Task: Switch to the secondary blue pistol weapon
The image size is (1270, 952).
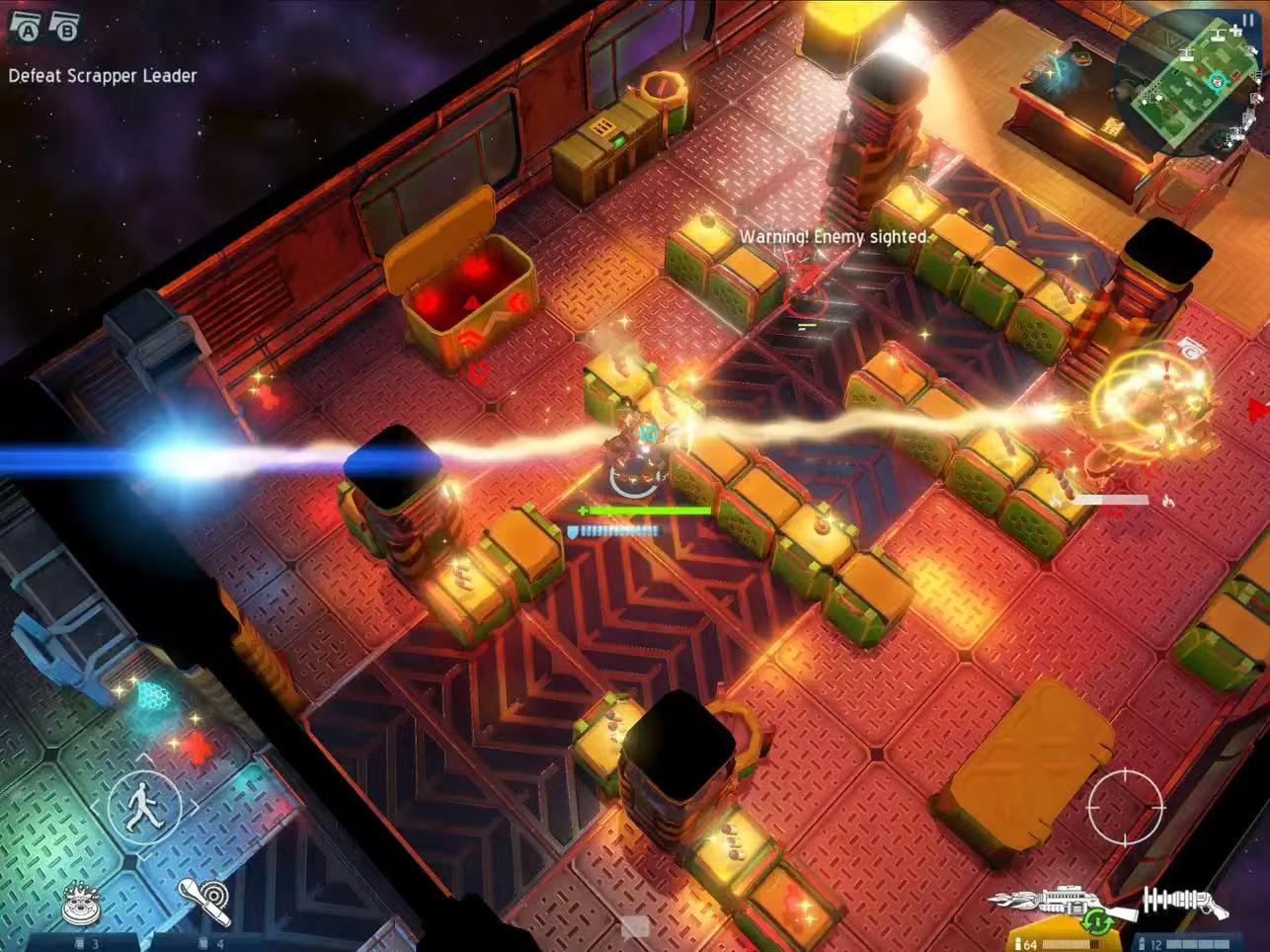Action: tap(1183, 901)
